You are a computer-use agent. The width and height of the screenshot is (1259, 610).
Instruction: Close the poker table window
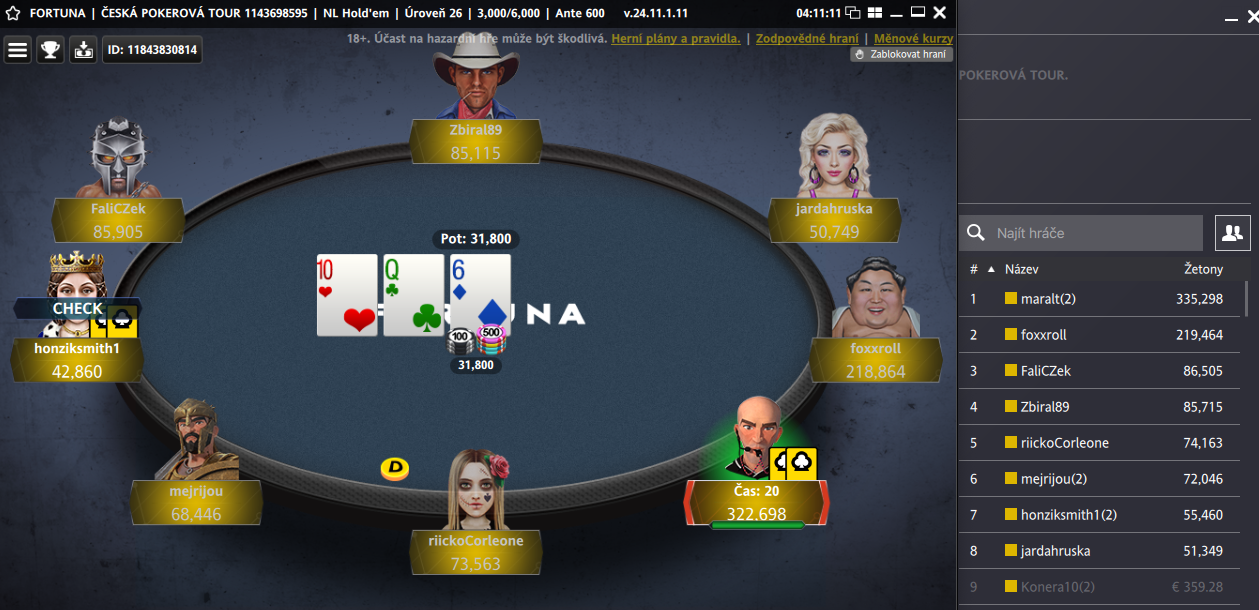[939, 13]
